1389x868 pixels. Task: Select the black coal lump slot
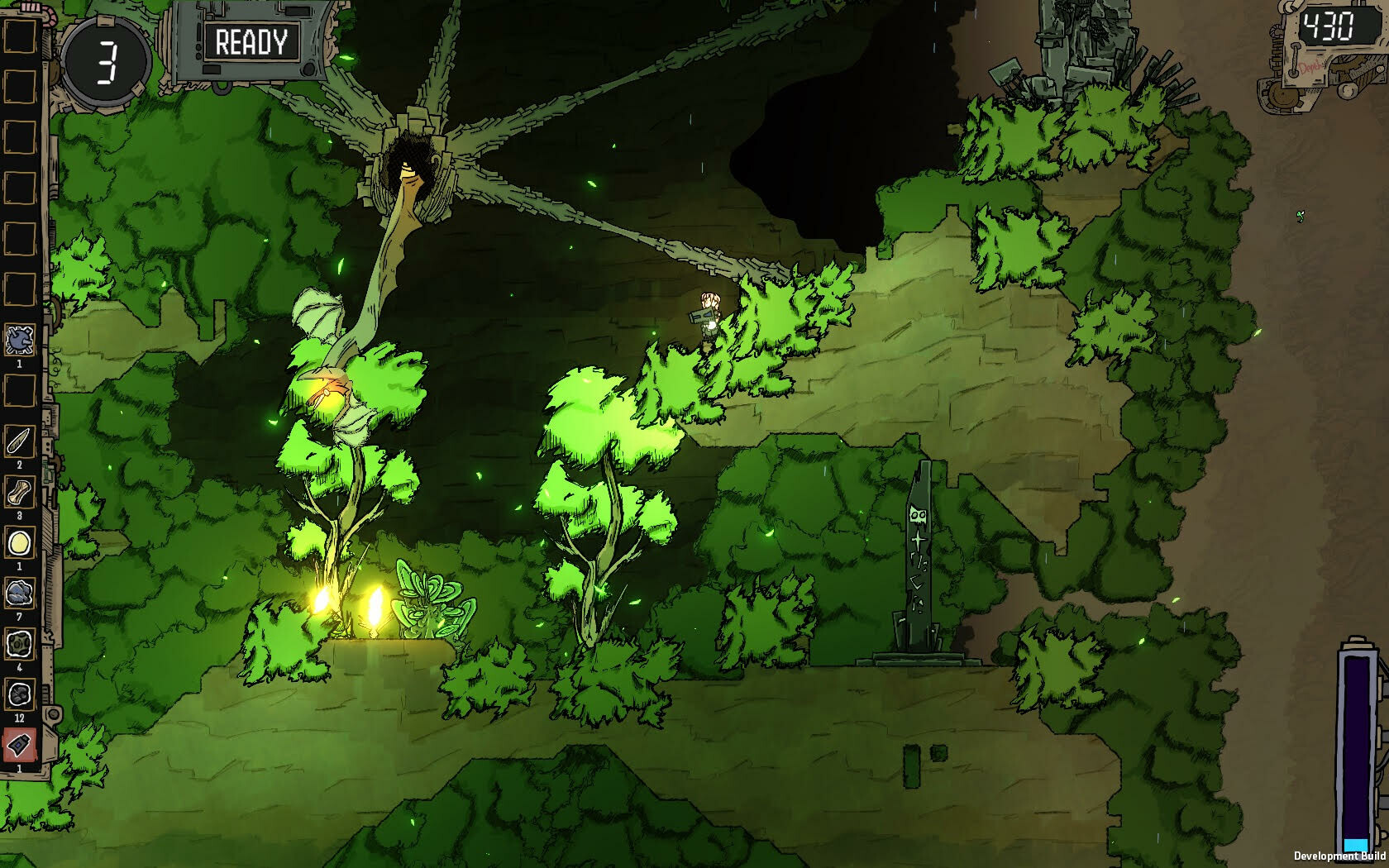coord(20,694)
